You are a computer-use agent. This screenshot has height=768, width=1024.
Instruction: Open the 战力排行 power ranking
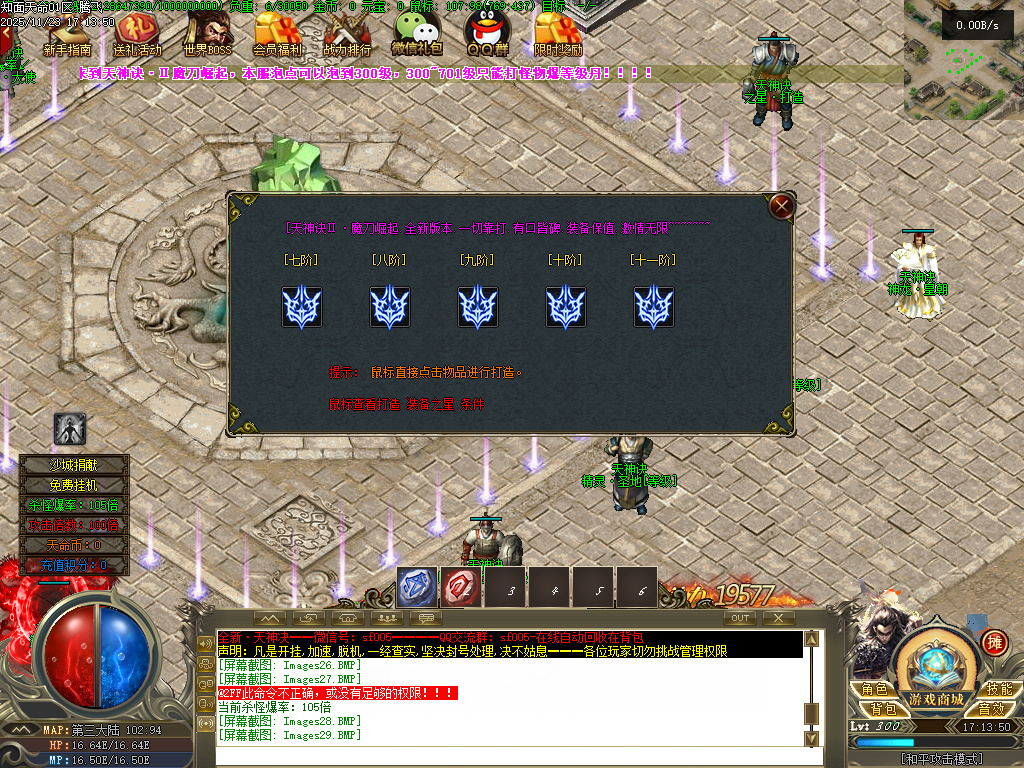347,36
